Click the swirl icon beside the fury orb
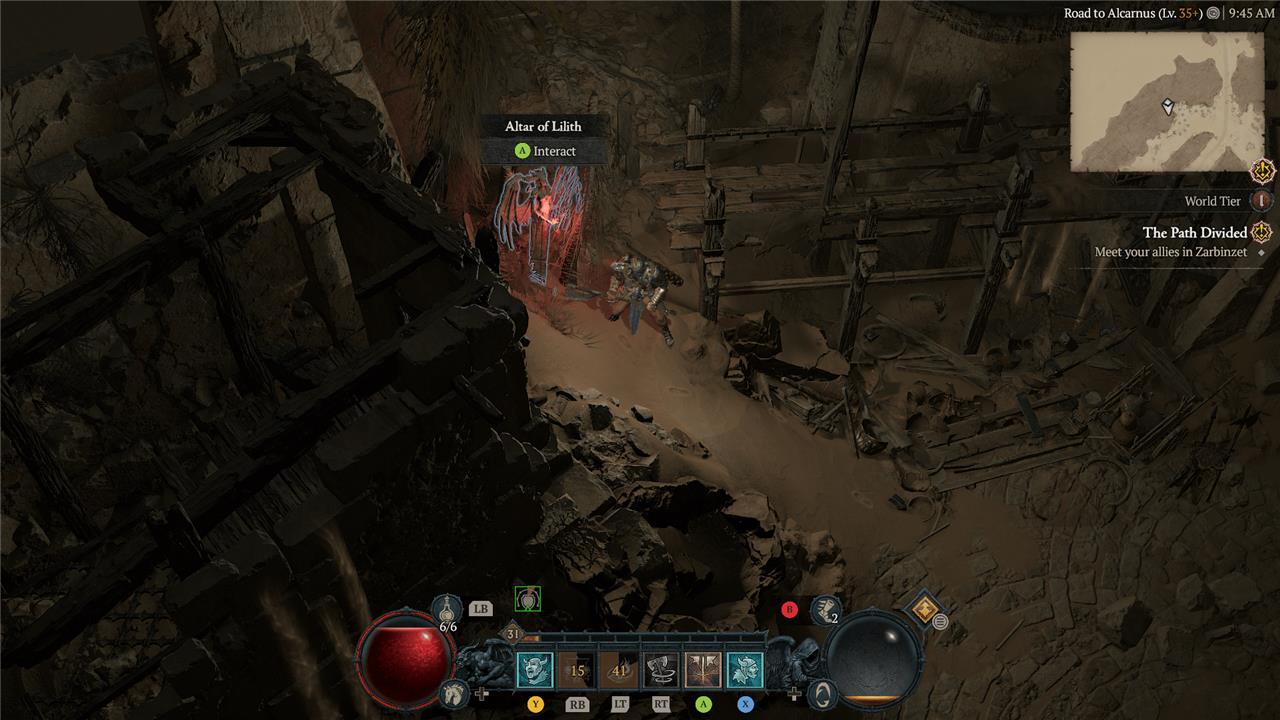The image size is (1280, 720). point(822,691)
